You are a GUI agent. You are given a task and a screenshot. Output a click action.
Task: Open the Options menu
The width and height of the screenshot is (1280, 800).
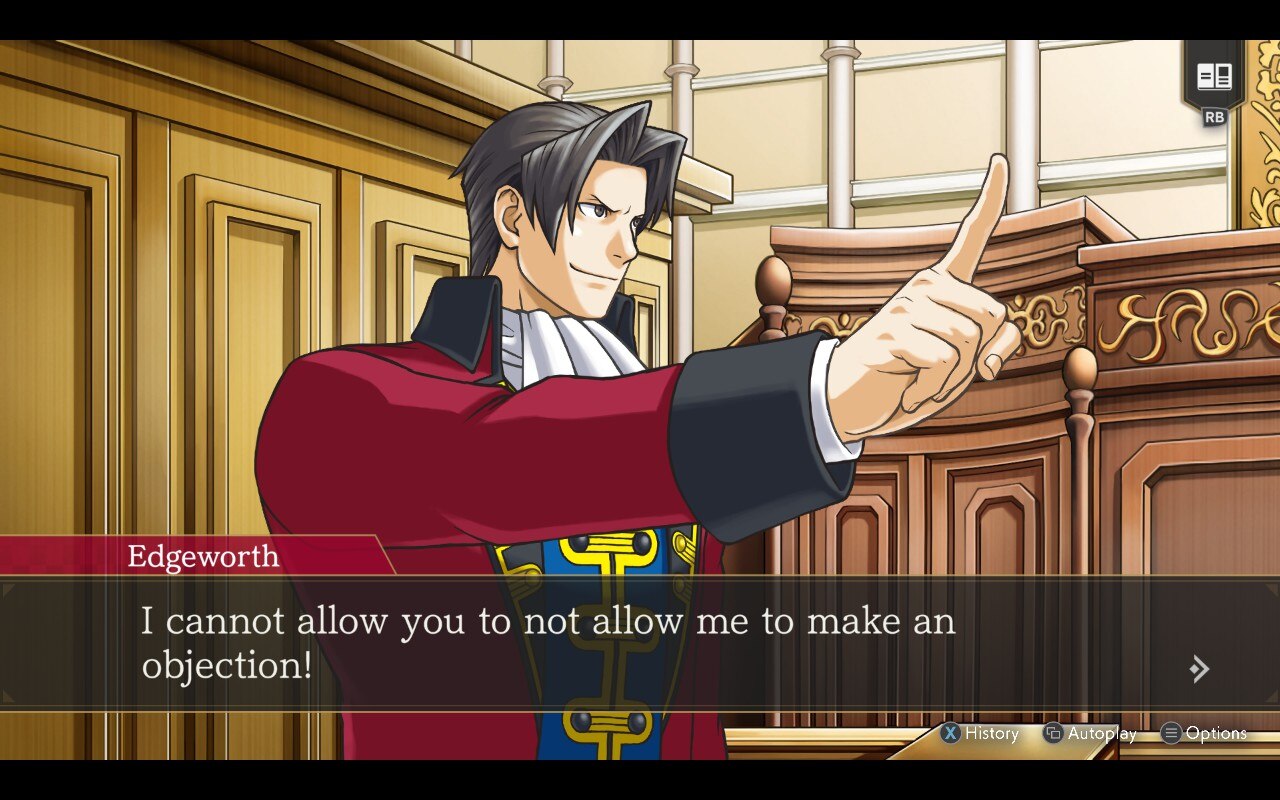(x=1218, y=733)
